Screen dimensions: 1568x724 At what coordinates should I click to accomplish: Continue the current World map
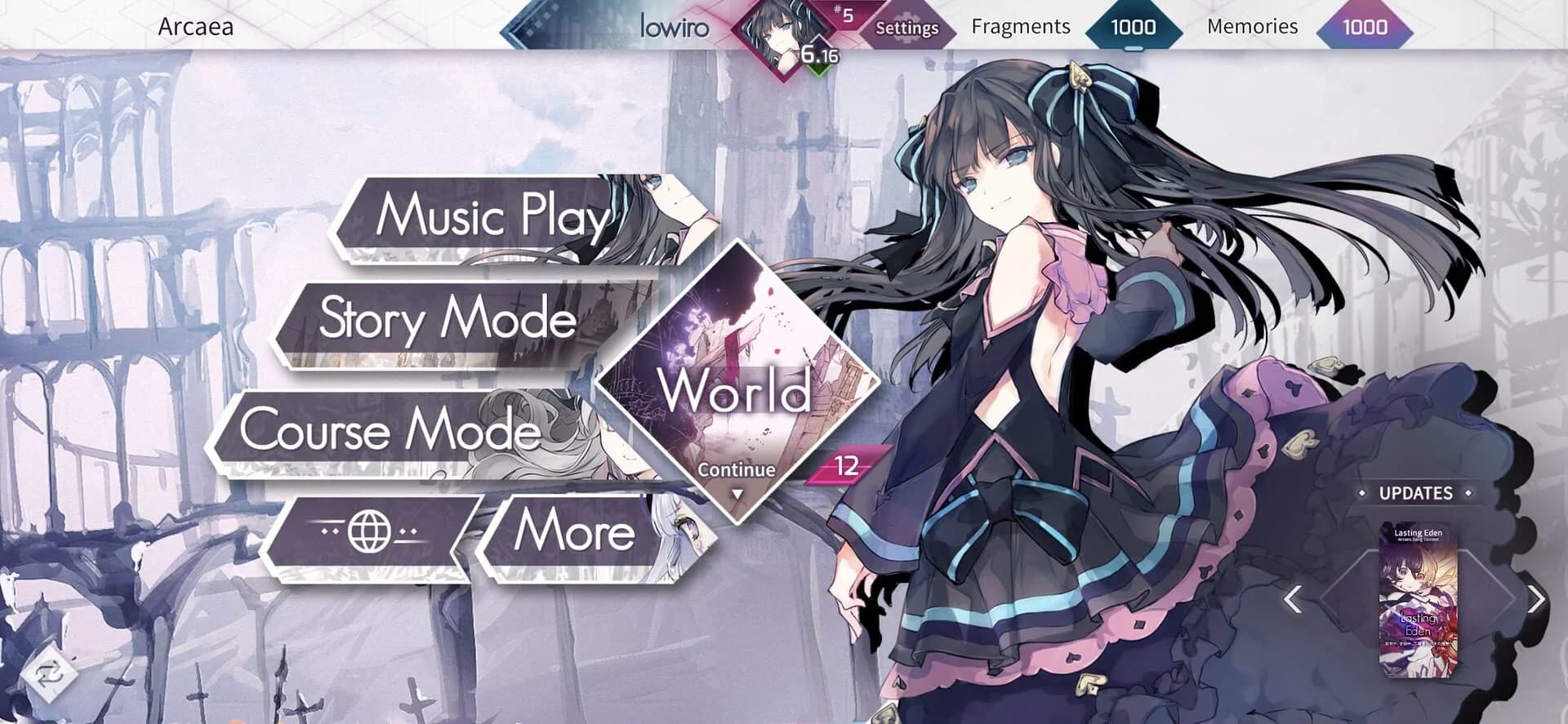coord(737,469)
